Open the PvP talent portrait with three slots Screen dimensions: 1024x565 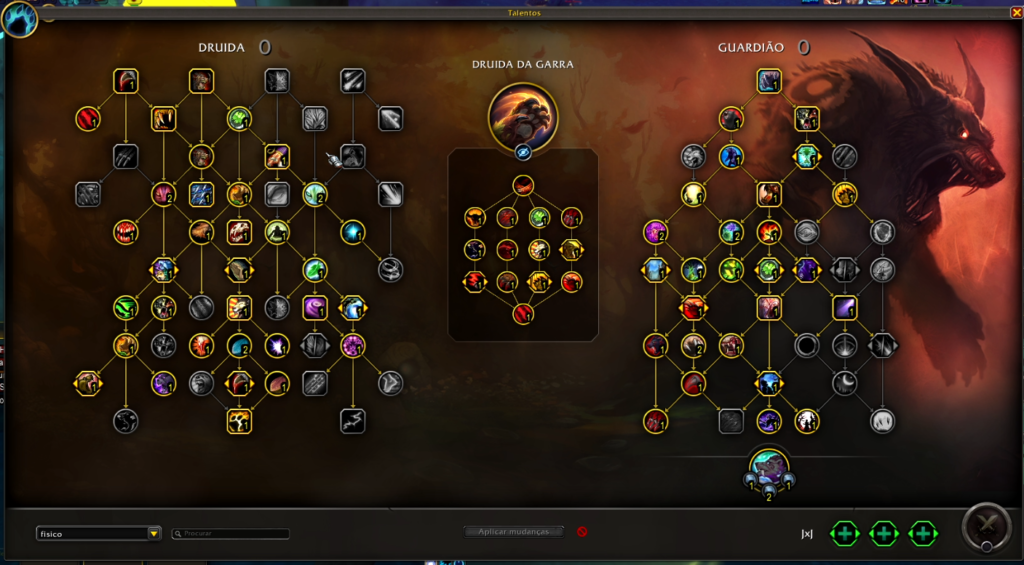click(x=769, y=469)
